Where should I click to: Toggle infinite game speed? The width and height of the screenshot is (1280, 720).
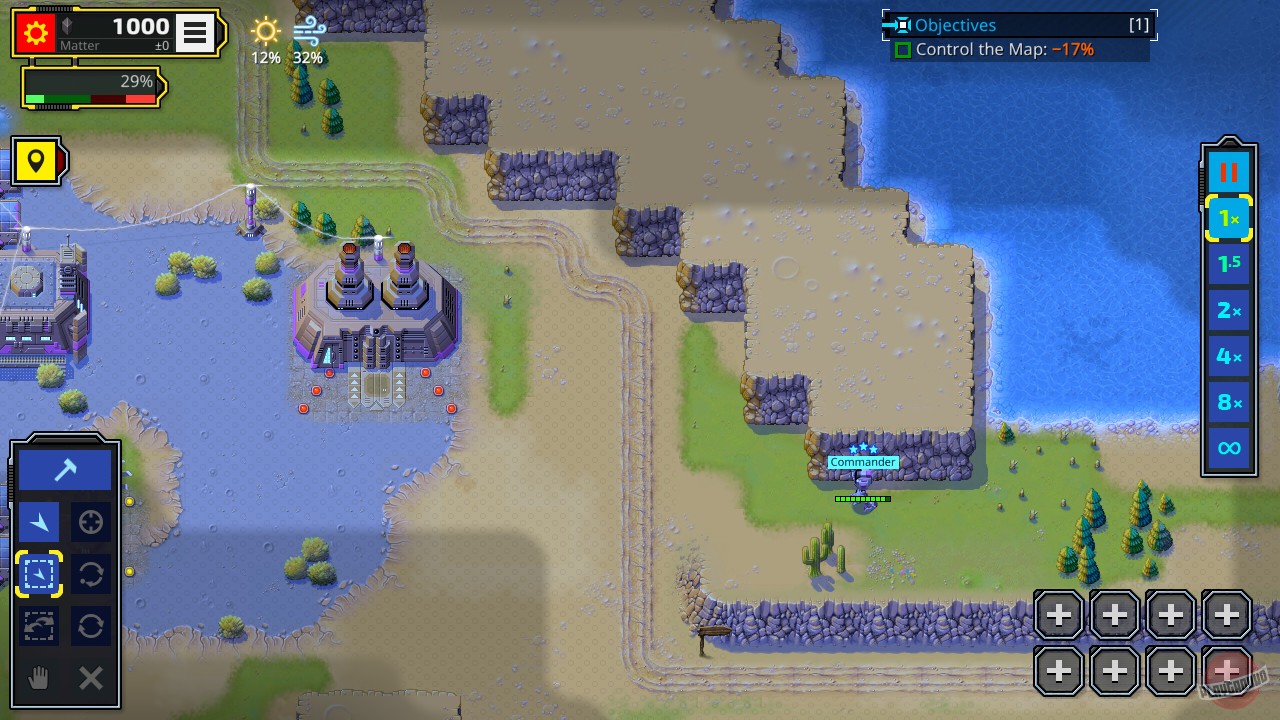(x=1228, y=448)
